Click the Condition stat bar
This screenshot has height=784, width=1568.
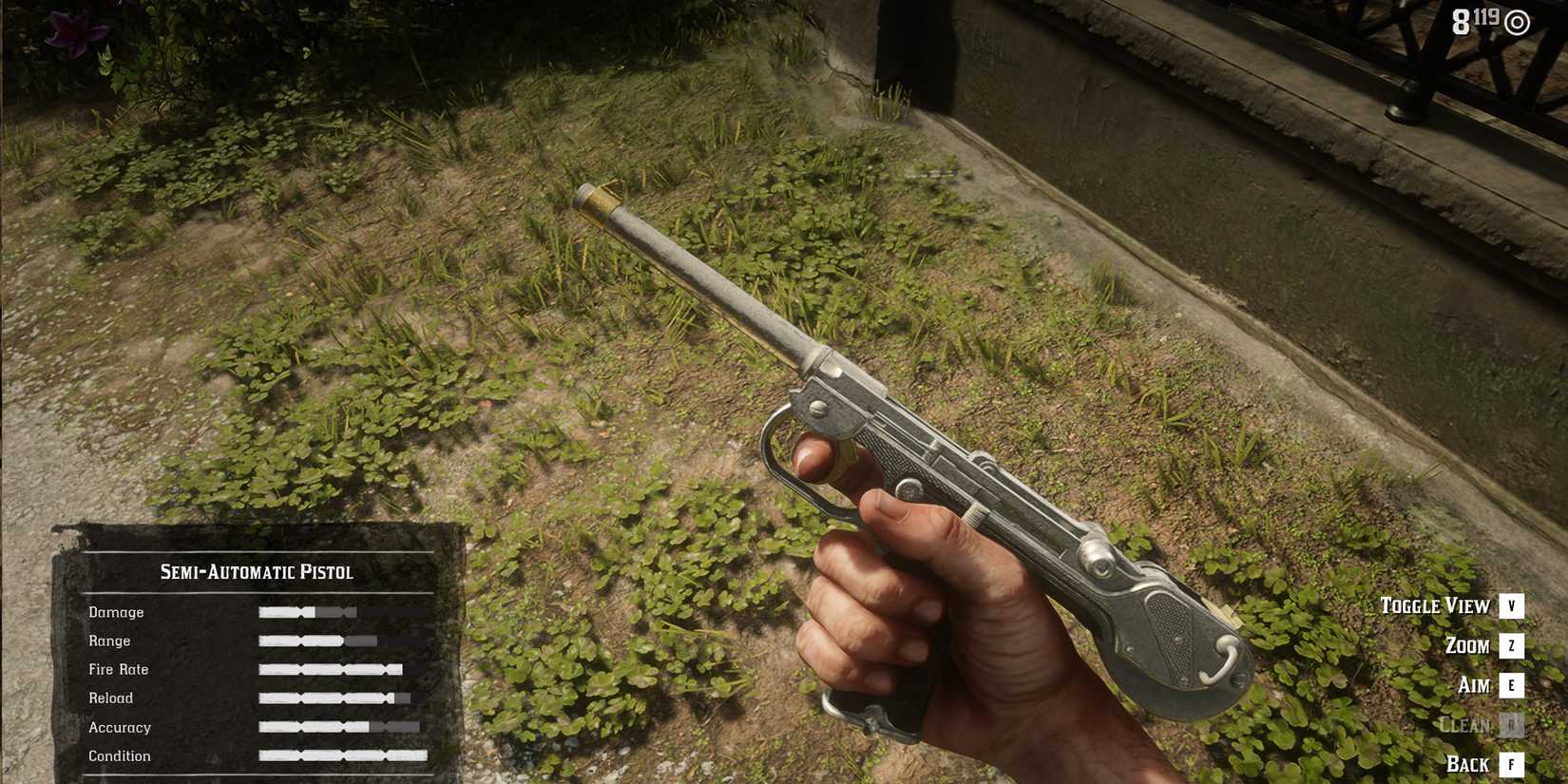[342, 756]
